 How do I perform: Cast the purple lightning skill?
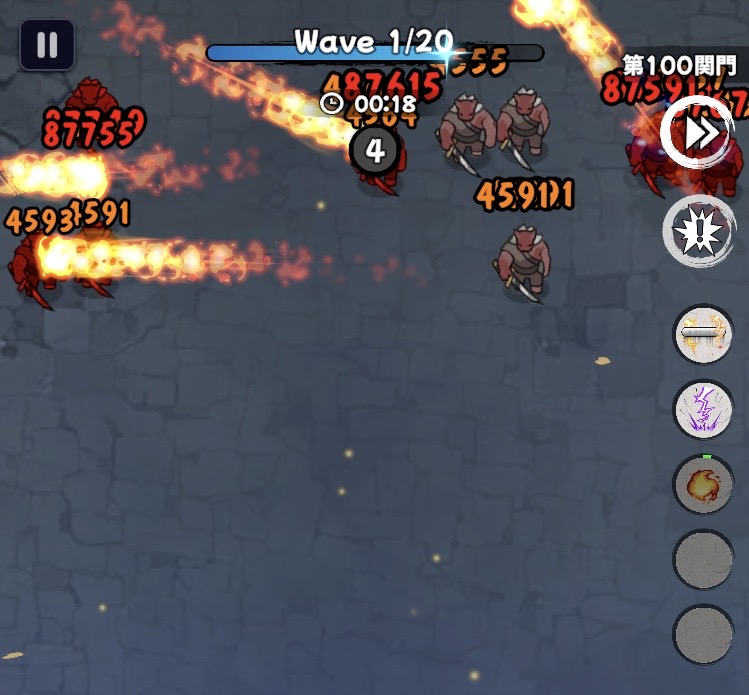click(x=703, y=409)
